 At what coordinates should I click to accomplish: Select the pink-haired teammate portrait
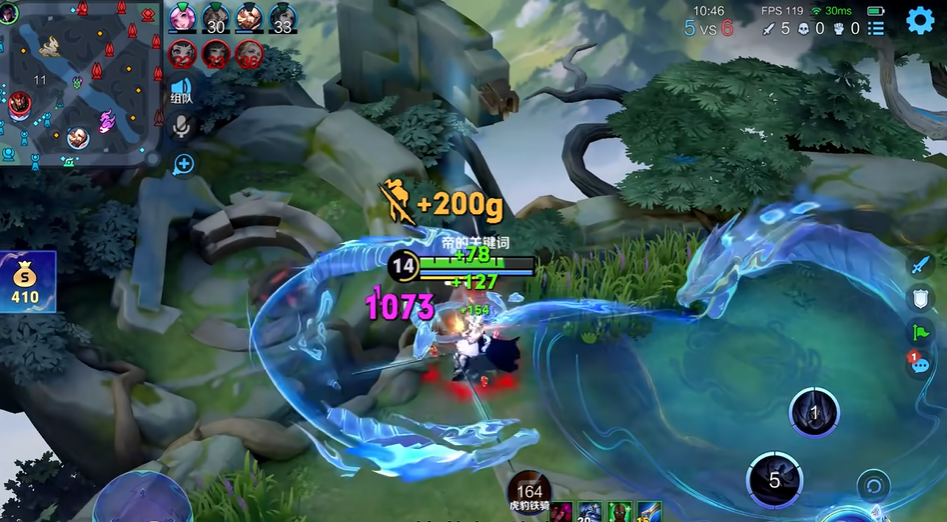182,19
